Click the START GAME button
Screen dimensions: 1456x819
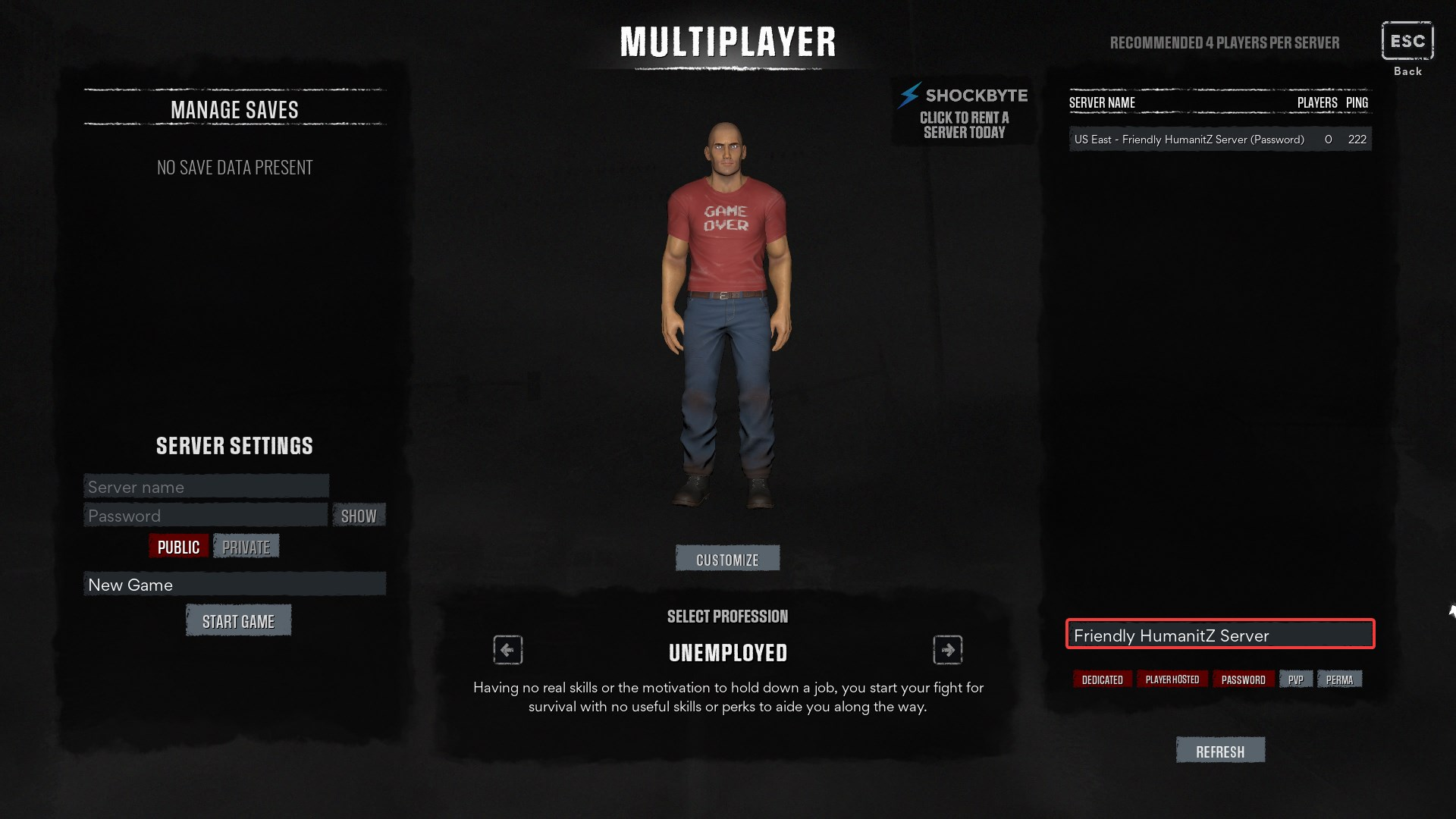[238, 620]
